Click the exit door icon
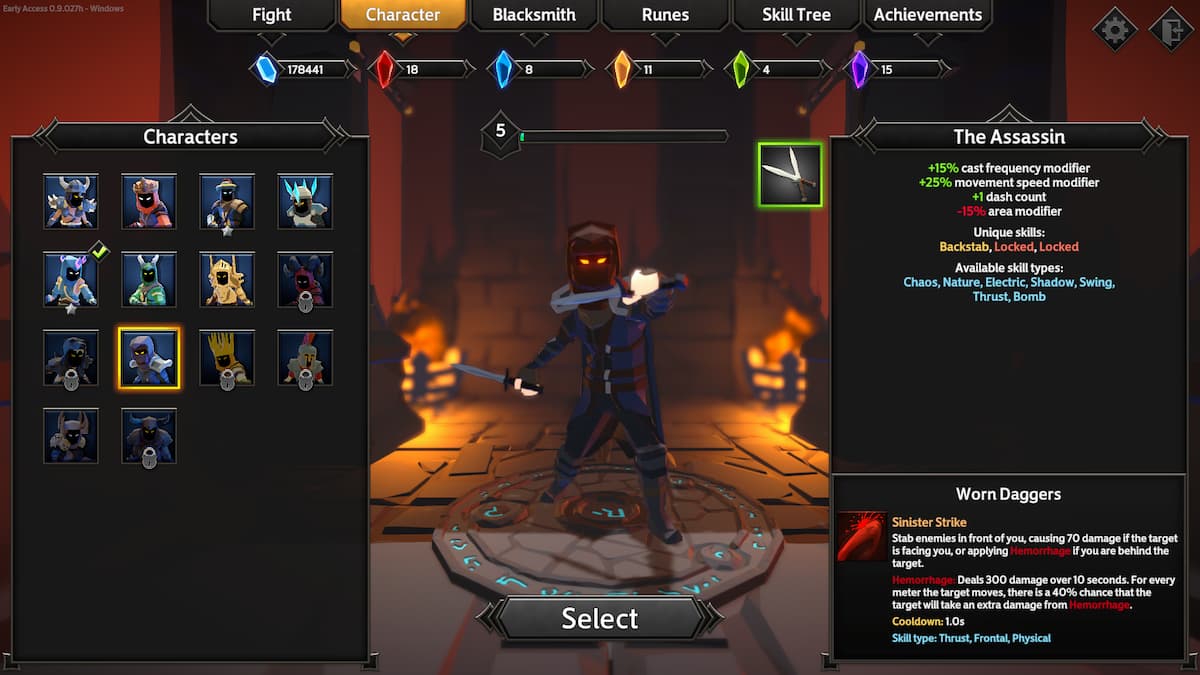Viewport: 1200px width, 675px height. [x=1171, y=29]
